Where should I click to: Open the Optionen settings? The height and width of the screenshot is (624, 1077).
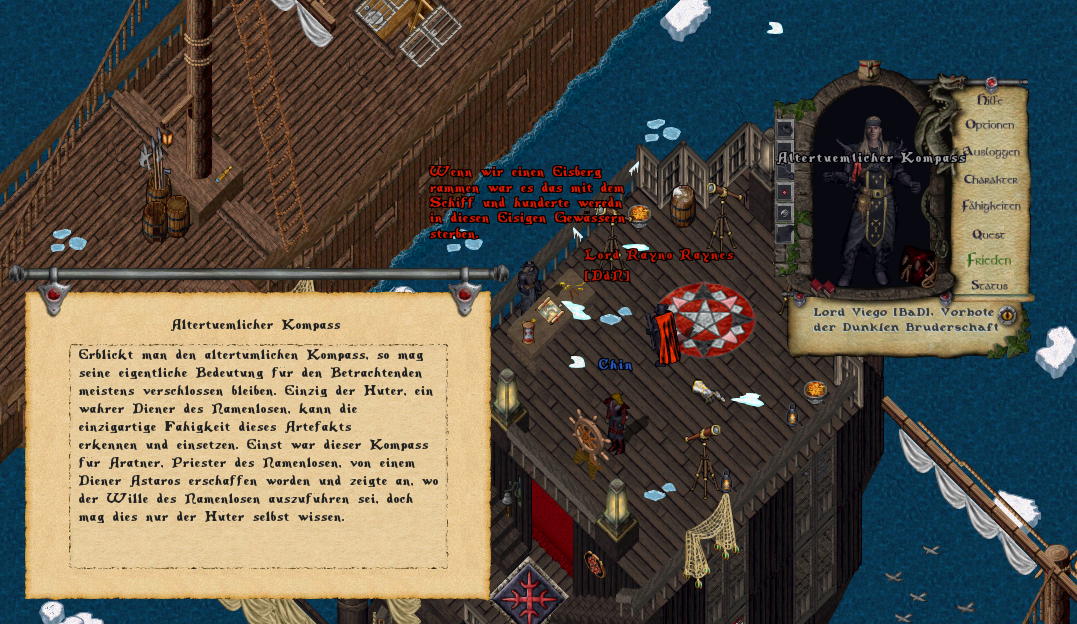pyautogui.click(x=989, y=125)
